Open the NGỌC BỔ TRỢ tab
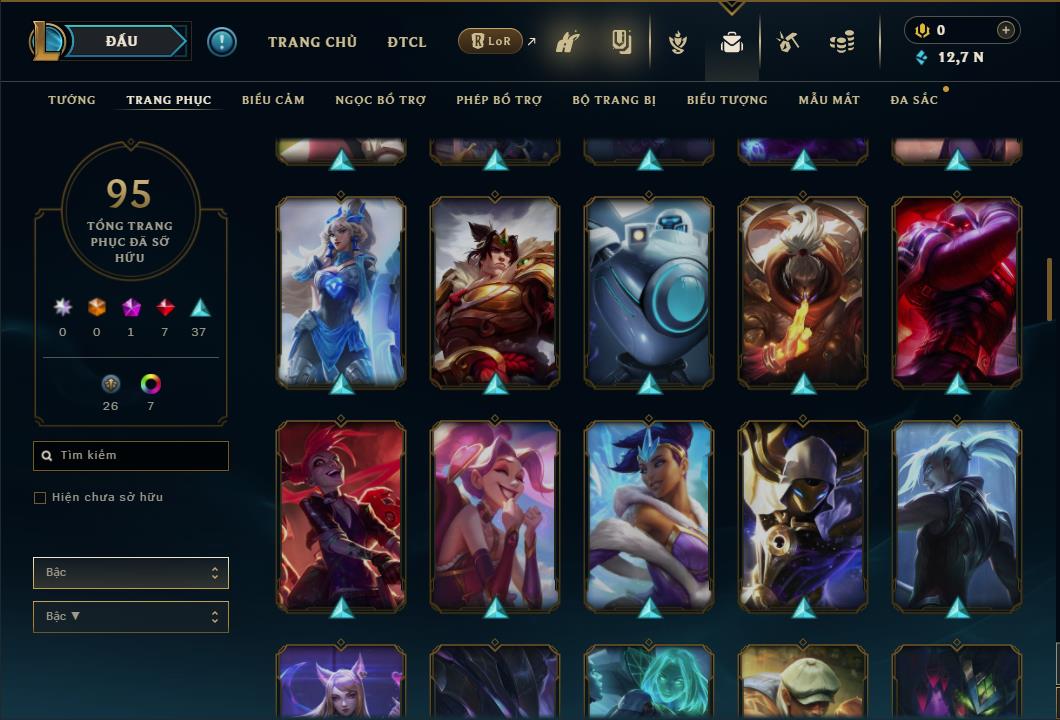 pos(380,100)
